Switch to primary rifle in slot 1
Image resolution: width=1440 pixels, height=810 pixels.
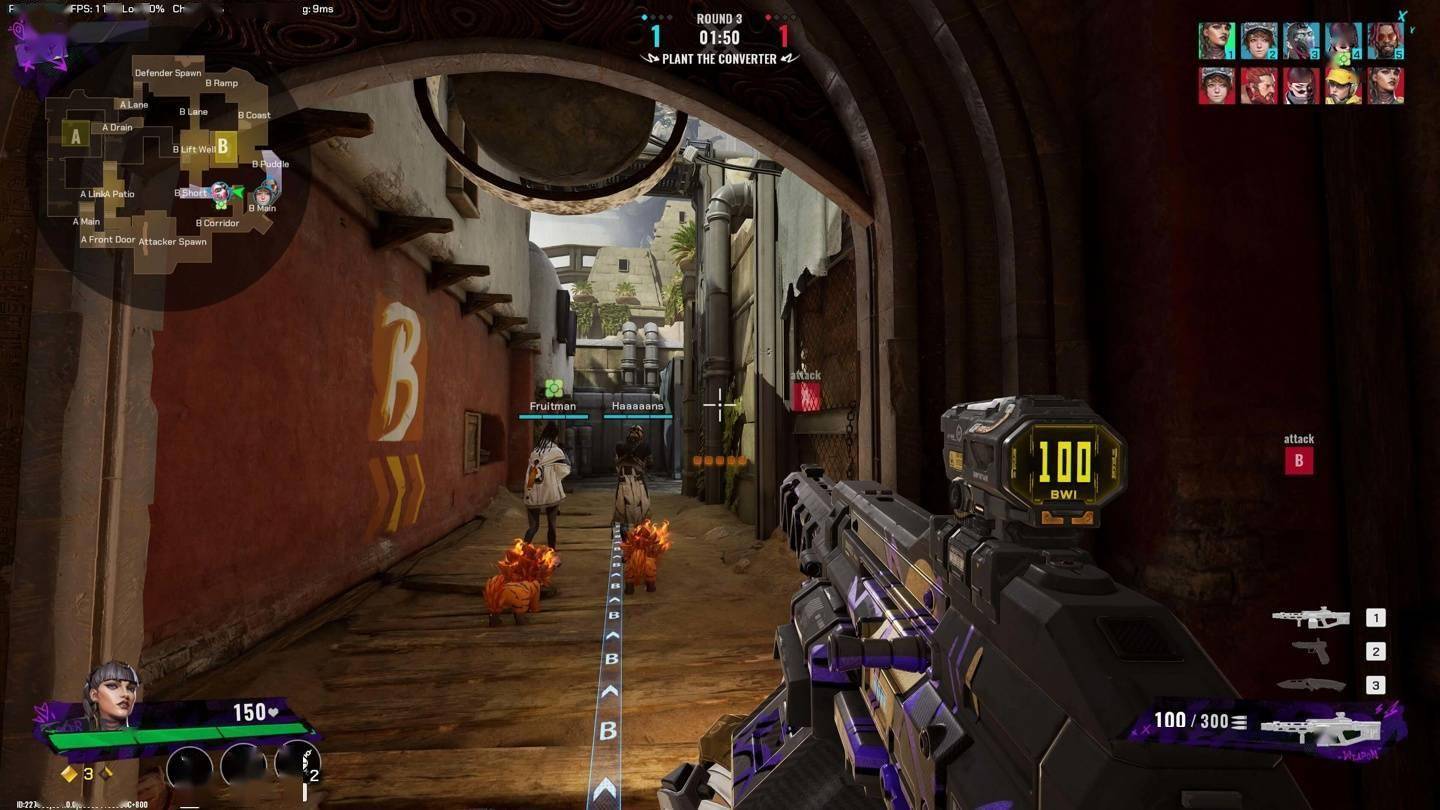click(1310, 618)
